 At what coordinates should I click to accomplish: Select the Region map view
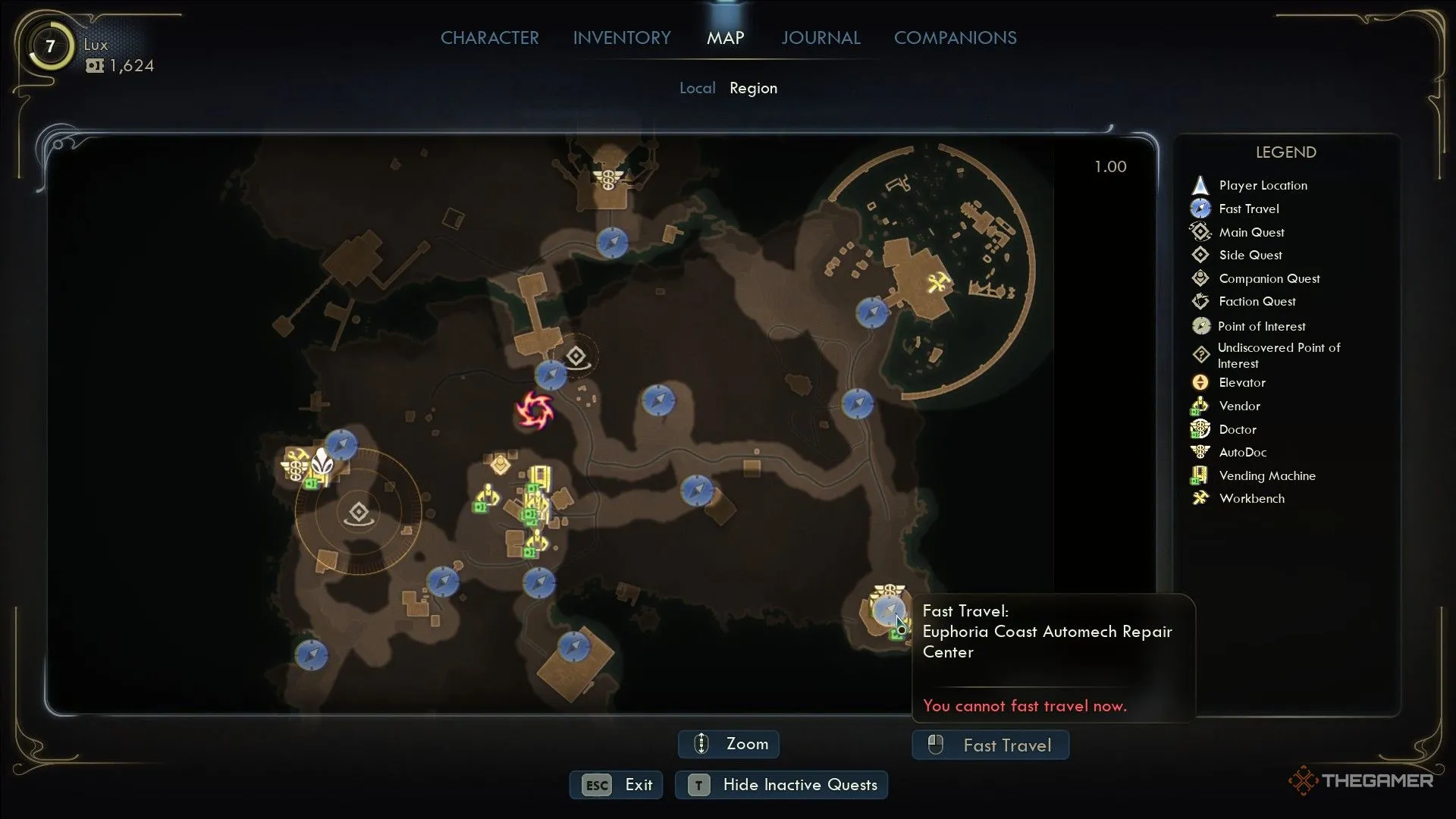pyautogui.click(x=753, y=88)
